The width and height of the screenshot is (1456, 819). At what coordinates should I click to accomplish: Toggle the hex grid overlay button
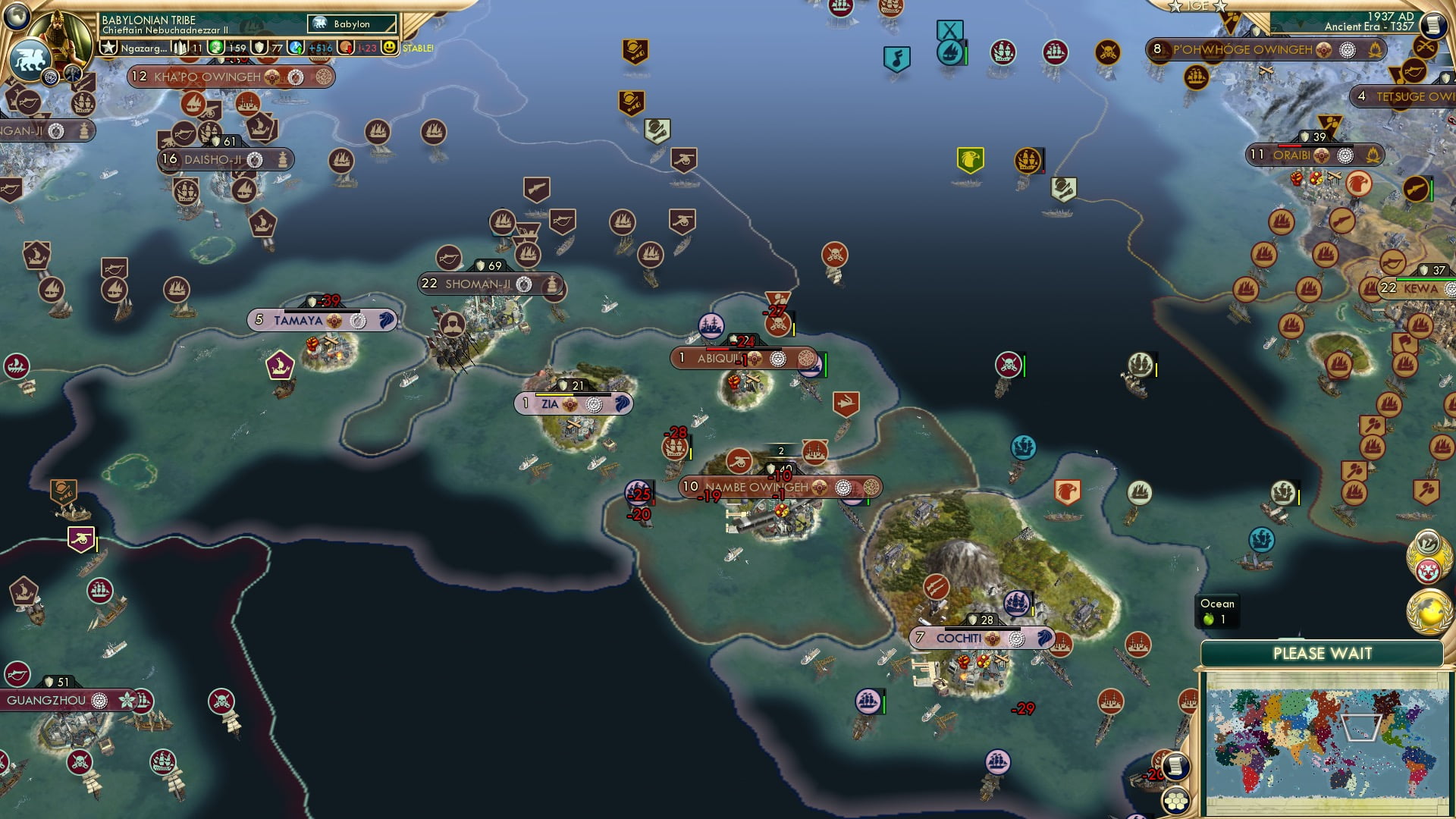[1175, 801]
